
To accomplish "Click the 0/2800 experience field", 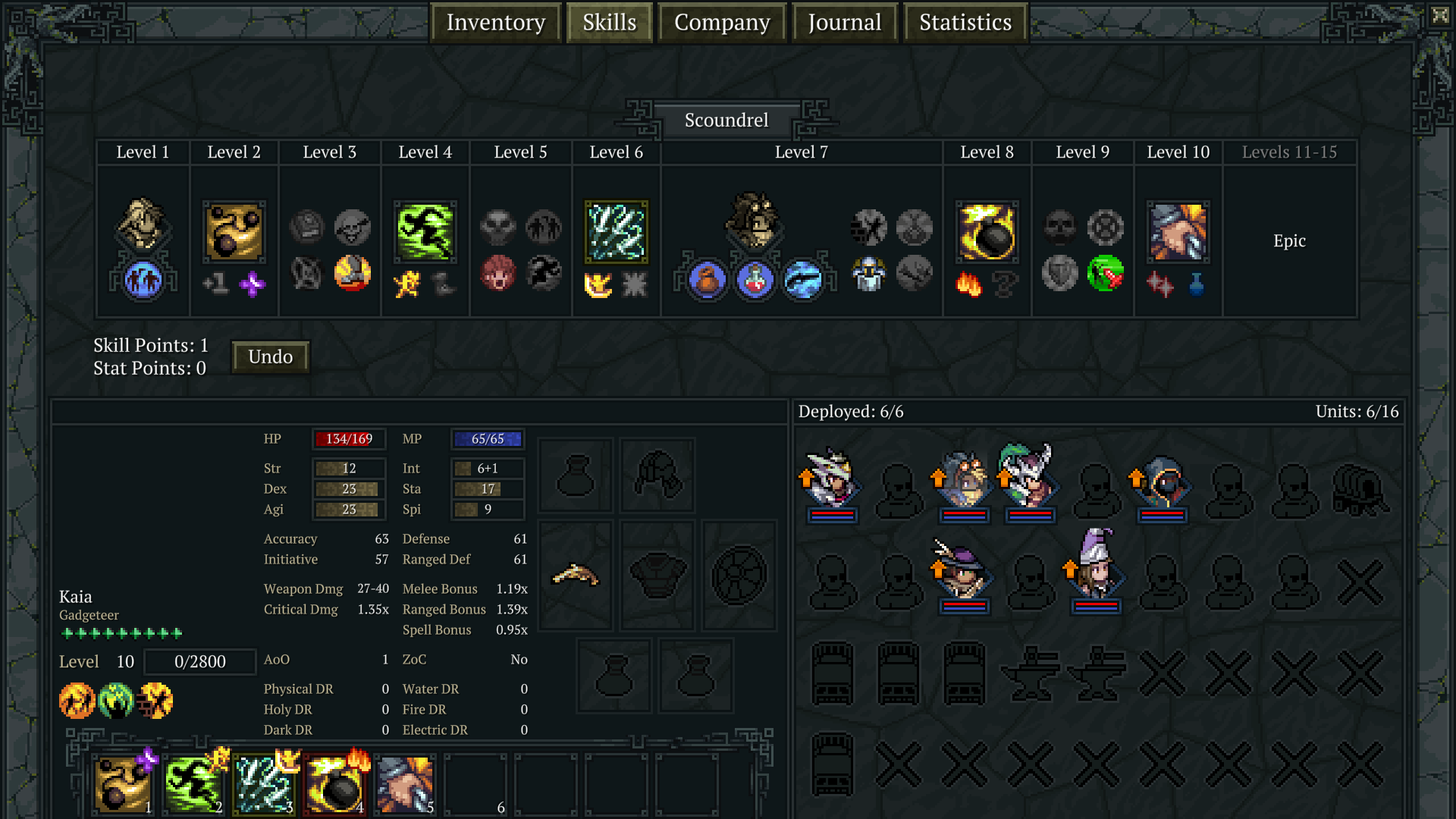I will pos(199,661).
